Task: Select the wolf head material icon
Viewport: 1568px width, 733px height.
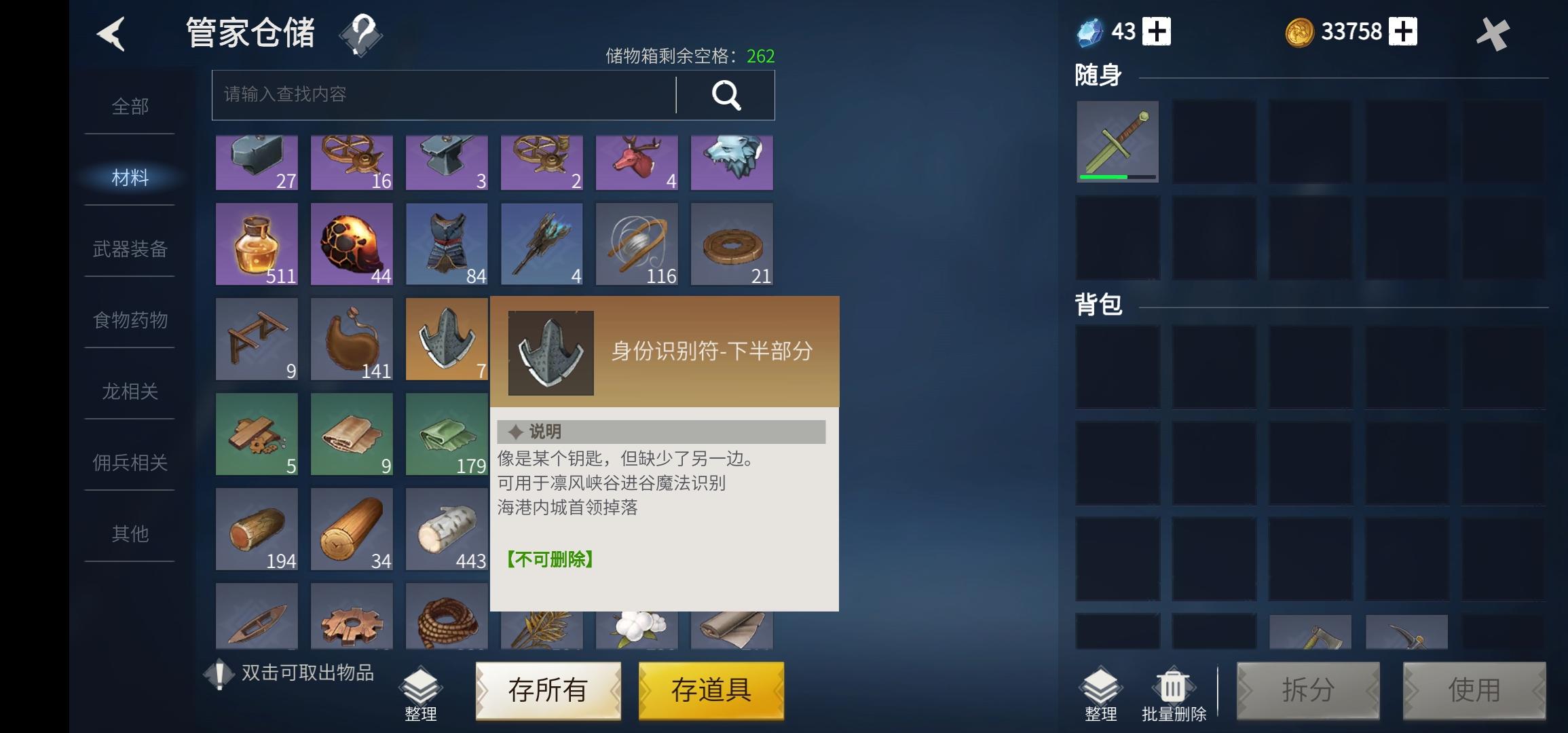Action: [x=732, y=162]
